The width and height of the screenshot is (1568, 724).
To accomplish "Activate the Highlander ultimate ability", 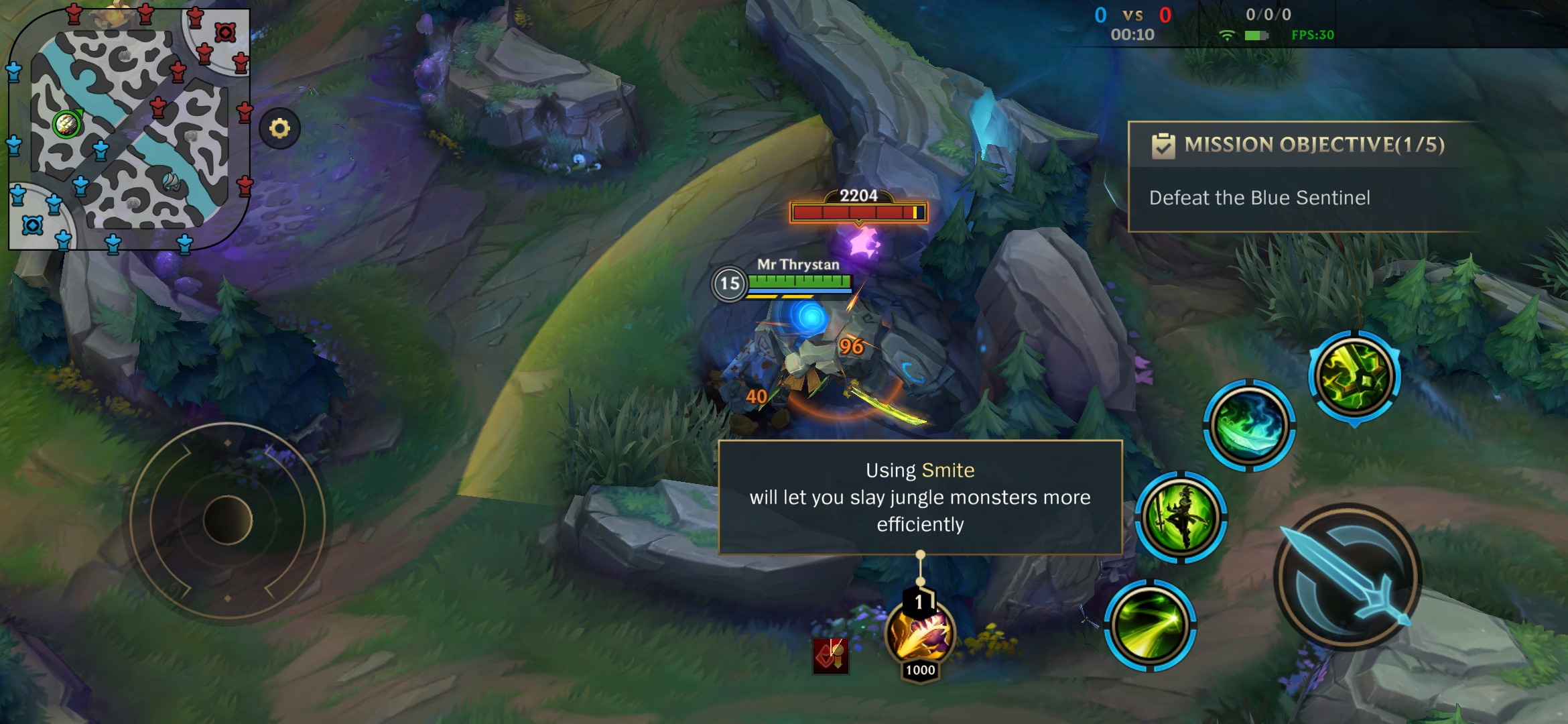I will [x=1354, y=377].
